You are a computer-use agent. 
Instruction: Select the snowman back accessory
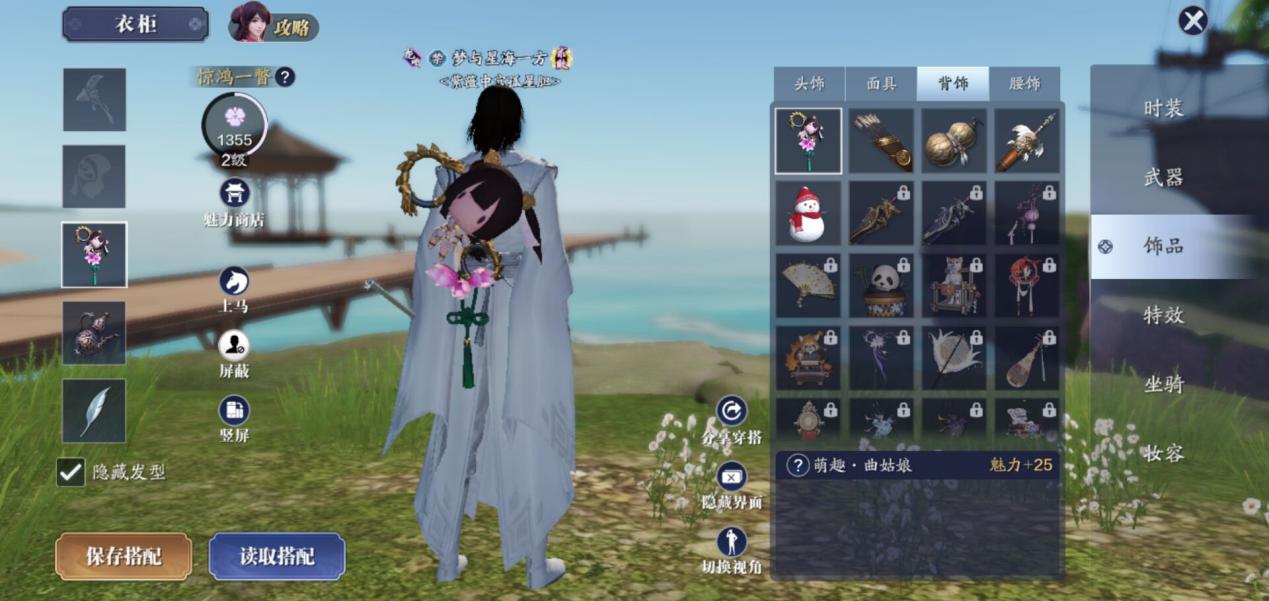(808, 214)
